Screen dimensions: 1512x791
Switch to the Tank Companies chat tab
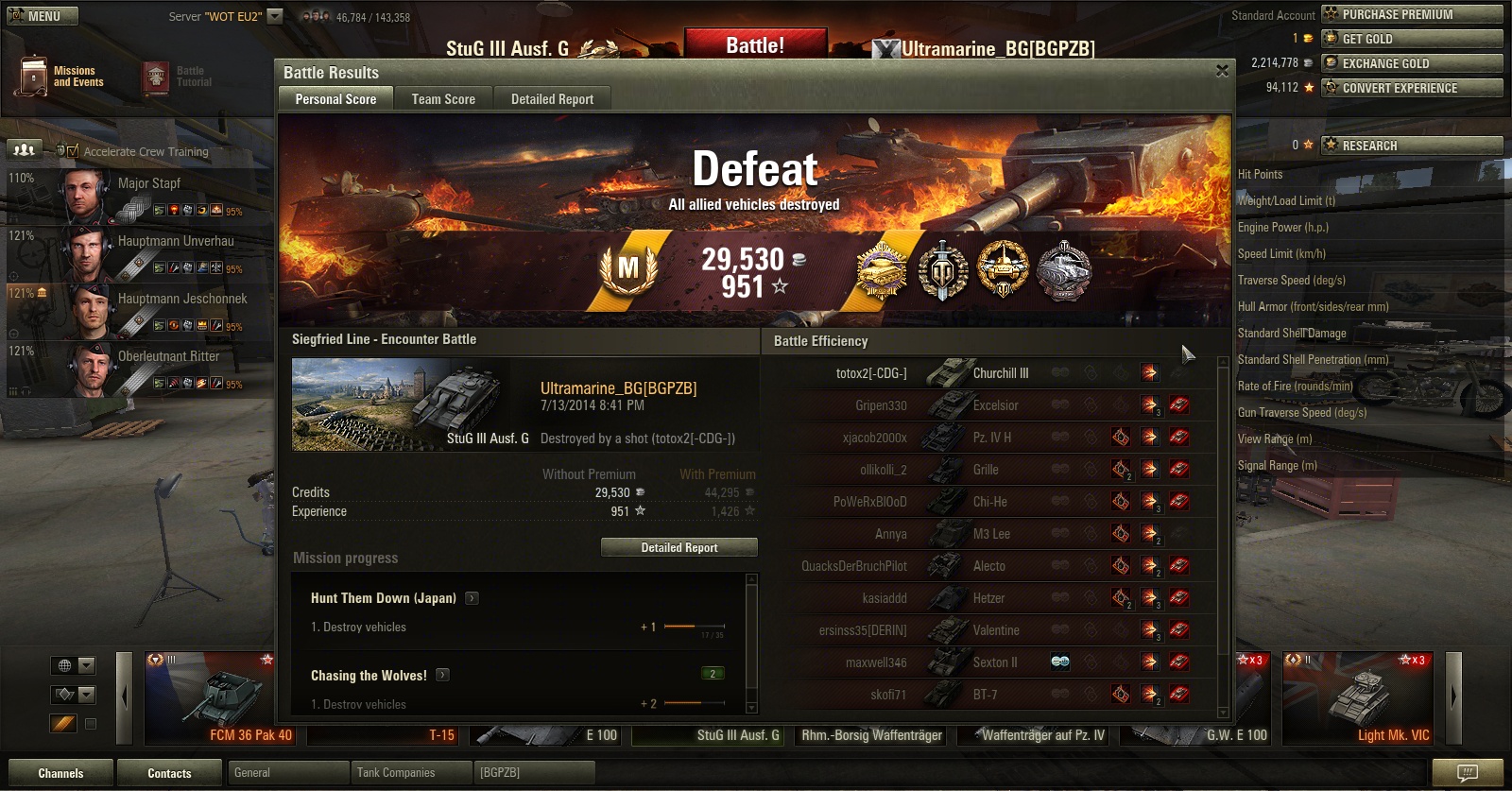tap(397, 773)
